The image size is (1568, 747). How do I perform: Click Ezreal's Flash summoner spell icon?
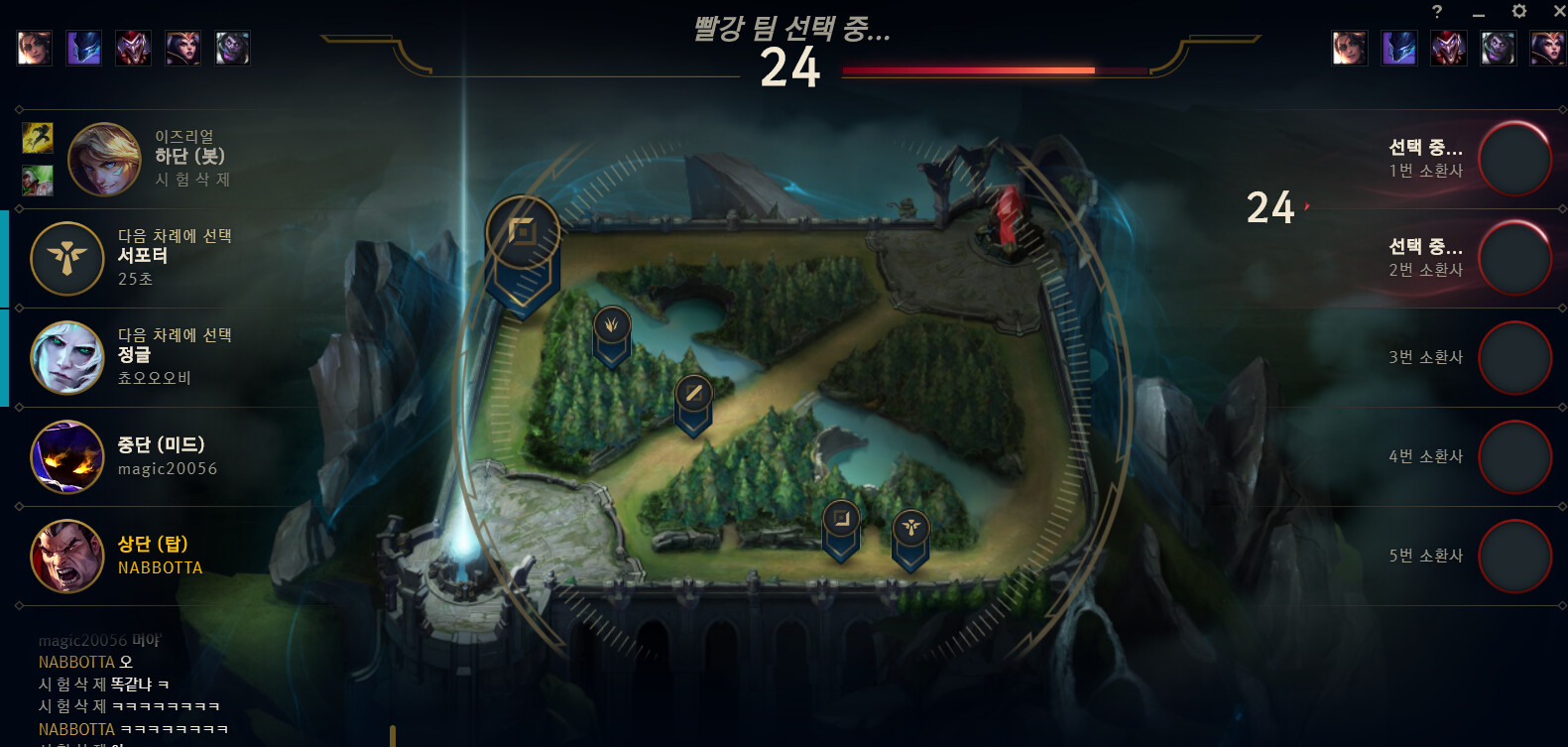[x=38, y=138]
